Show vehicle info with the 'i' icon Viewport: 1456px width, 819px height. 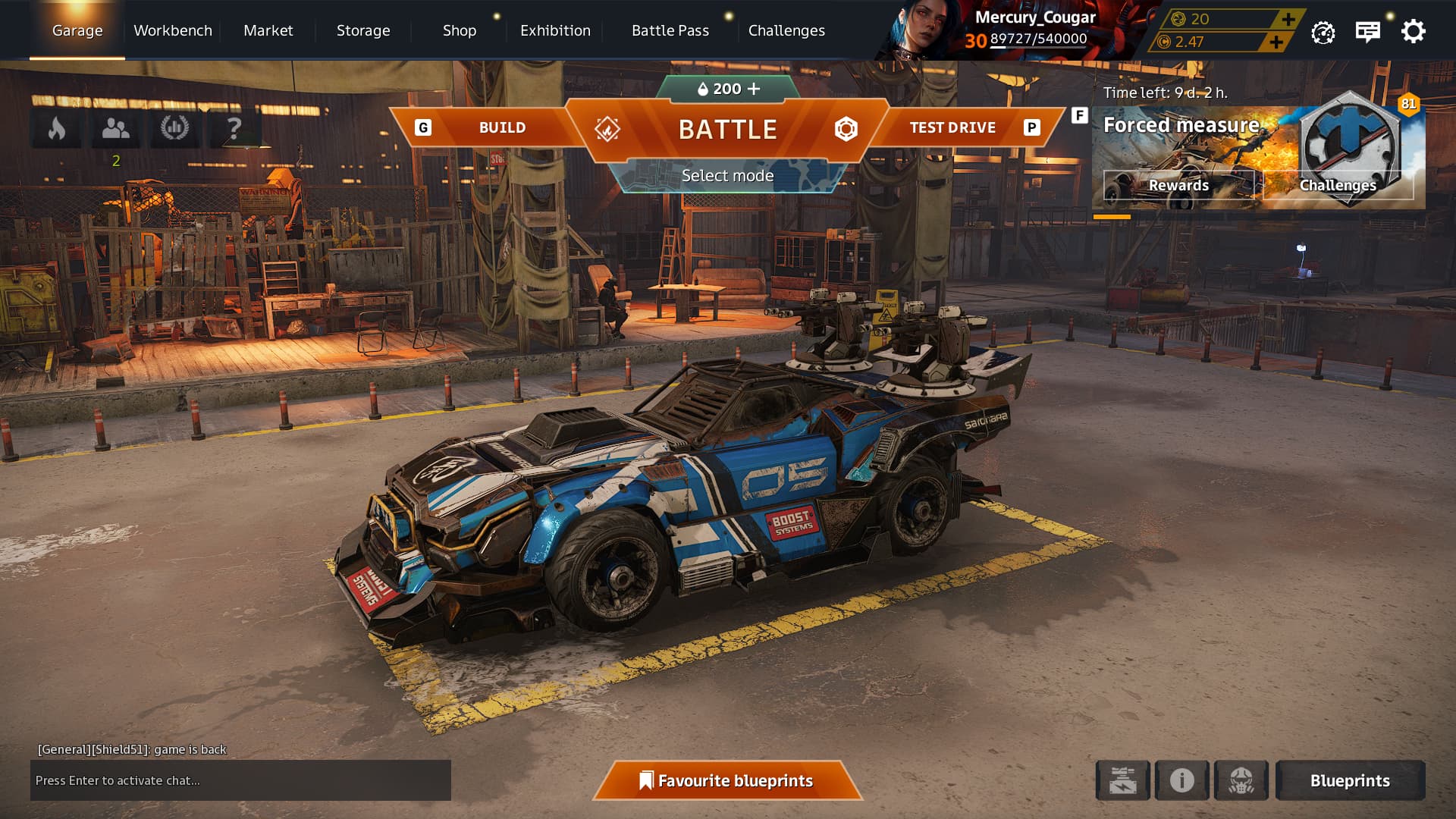(x=1181, y=780)
